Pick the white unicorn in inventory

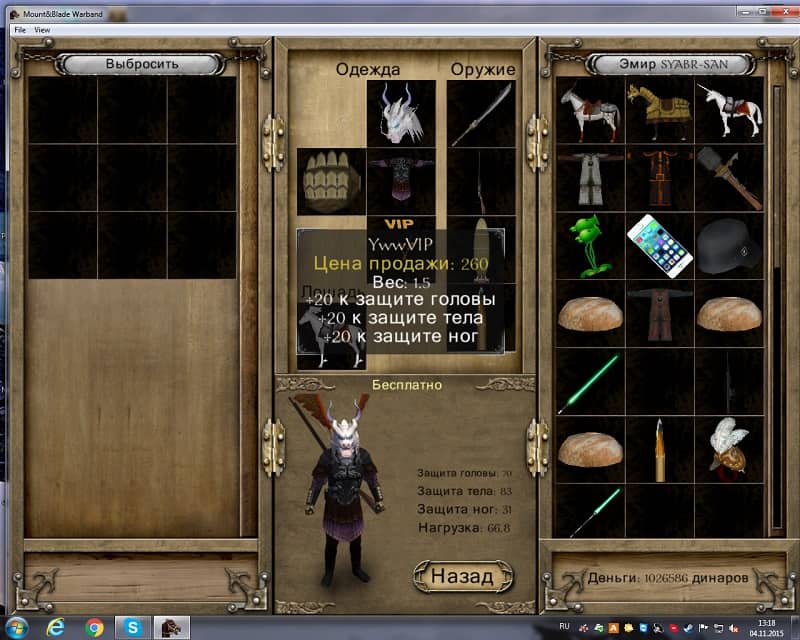tap(729, 111)
